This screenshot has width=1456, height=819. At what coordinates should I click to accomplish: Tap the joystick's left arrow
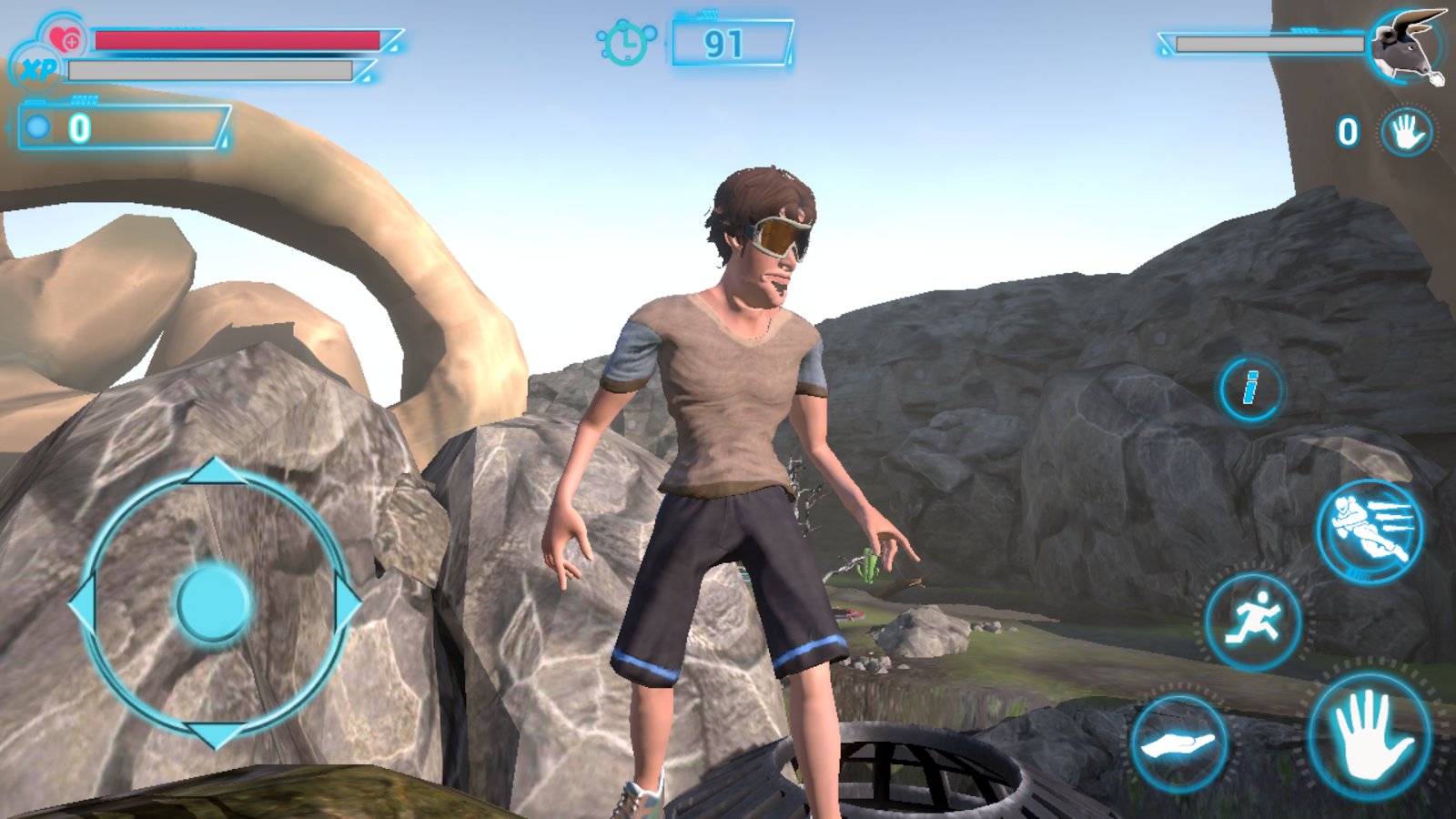84,602
